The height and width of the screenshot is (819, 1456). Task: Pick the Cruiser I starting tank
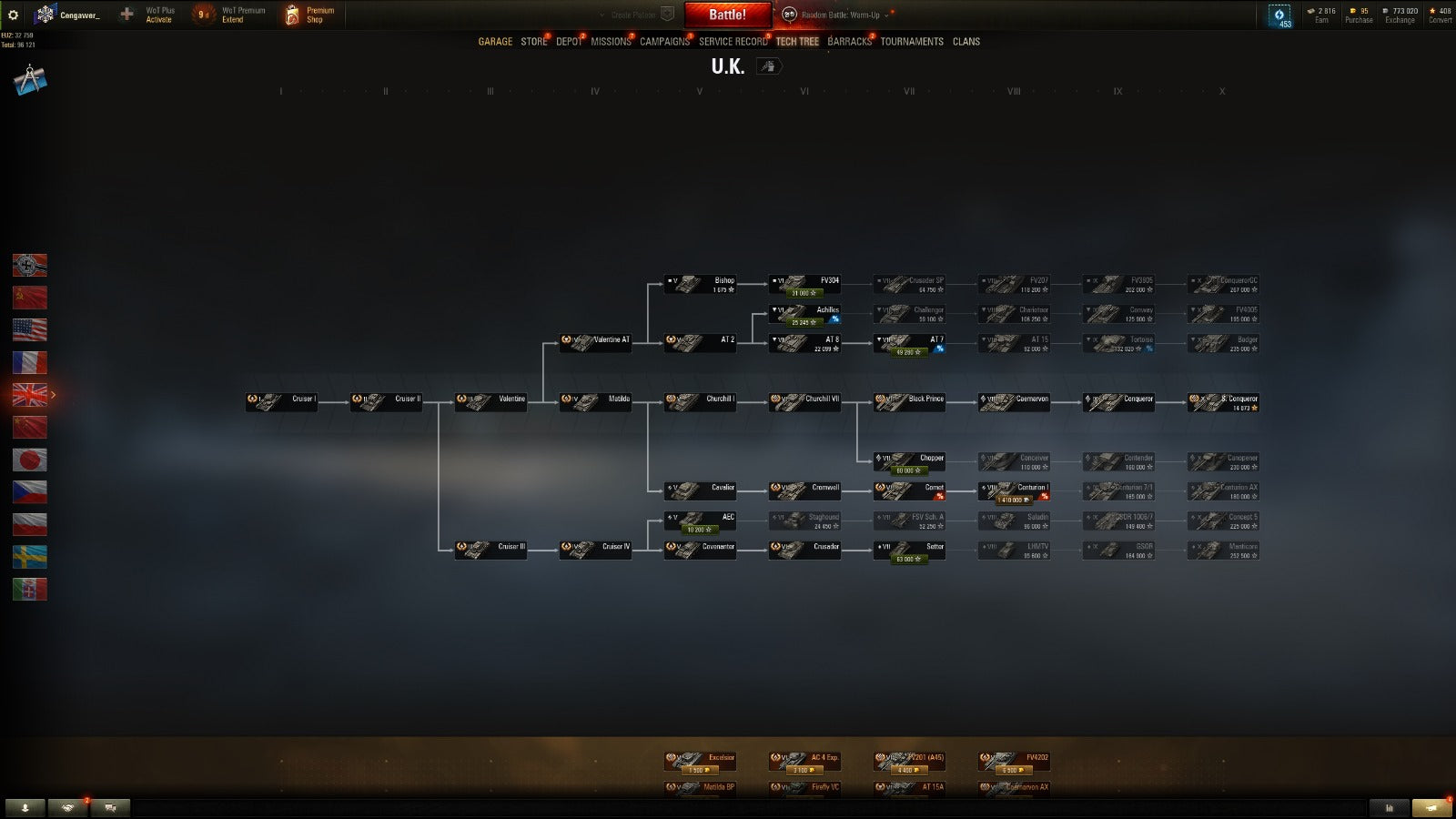click(x=281, y=399)
